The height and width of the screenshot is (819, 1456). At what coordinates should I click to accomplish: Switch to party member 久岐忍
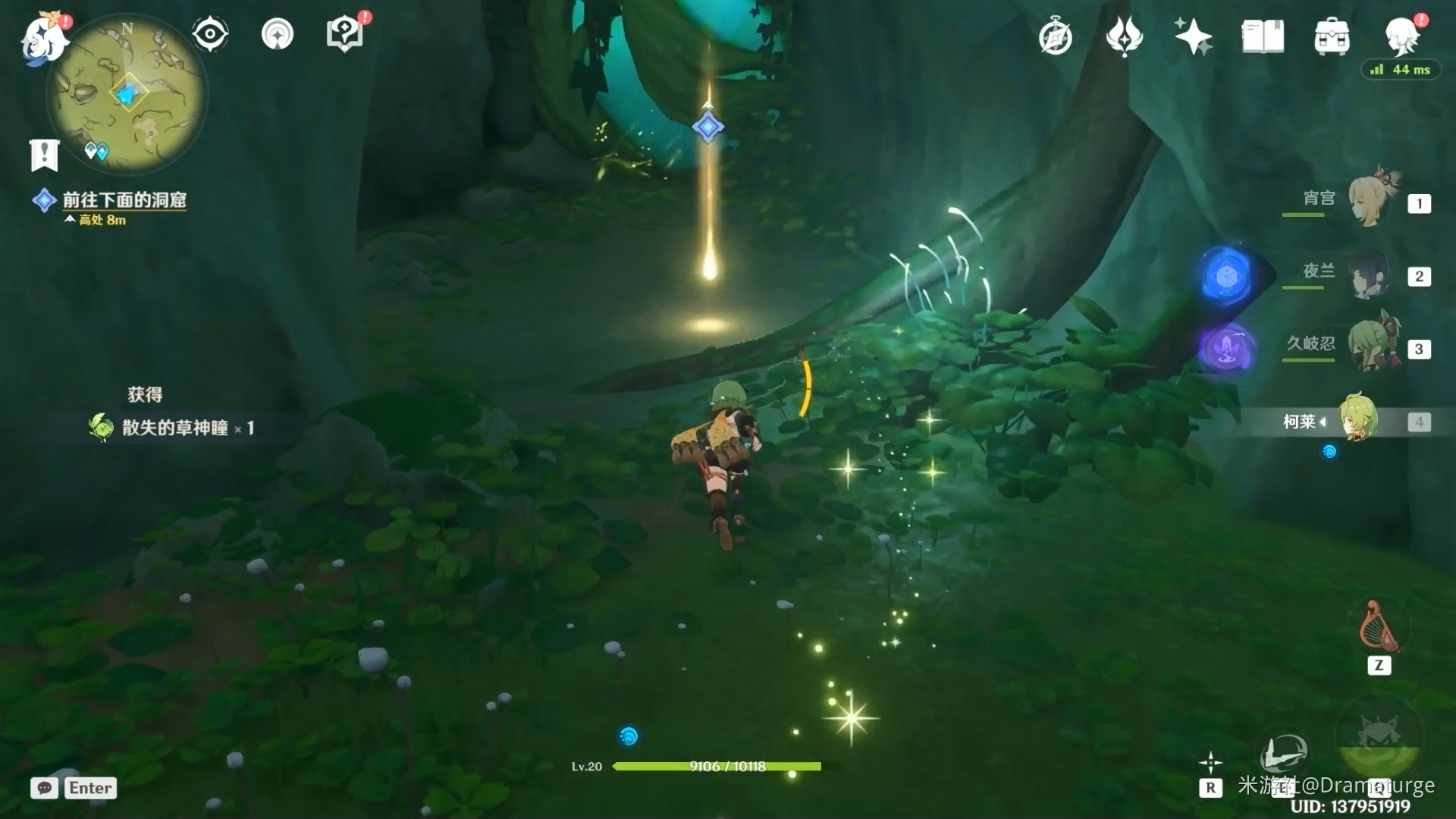click(x=1370, y=346)
